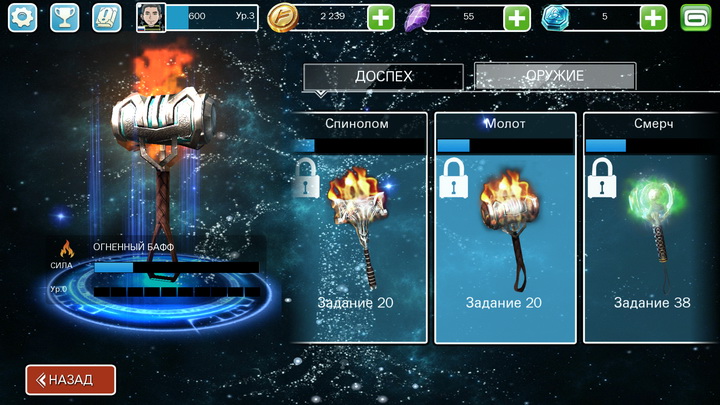Go back with the НАЗАД button
The image size is (720, 405).
[70, 380]
